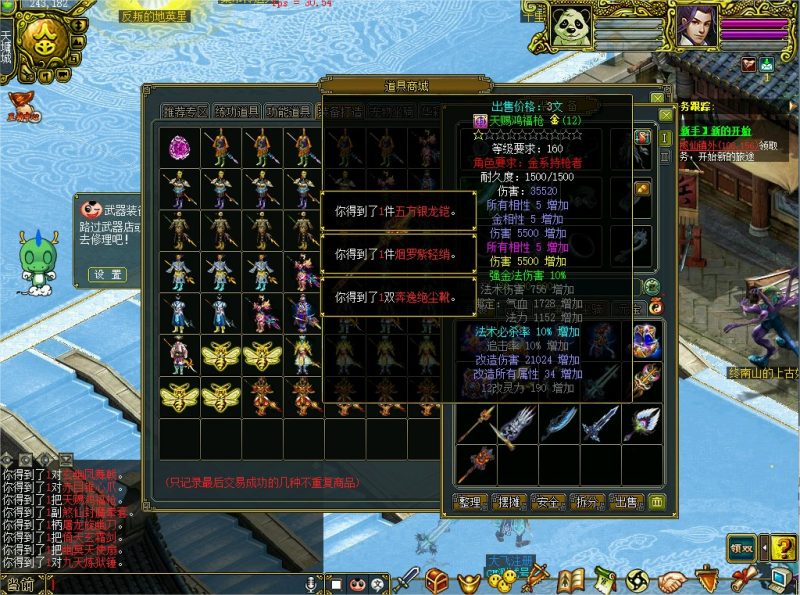Open a stall with 摆摊 button

click(x=509, y=501)
